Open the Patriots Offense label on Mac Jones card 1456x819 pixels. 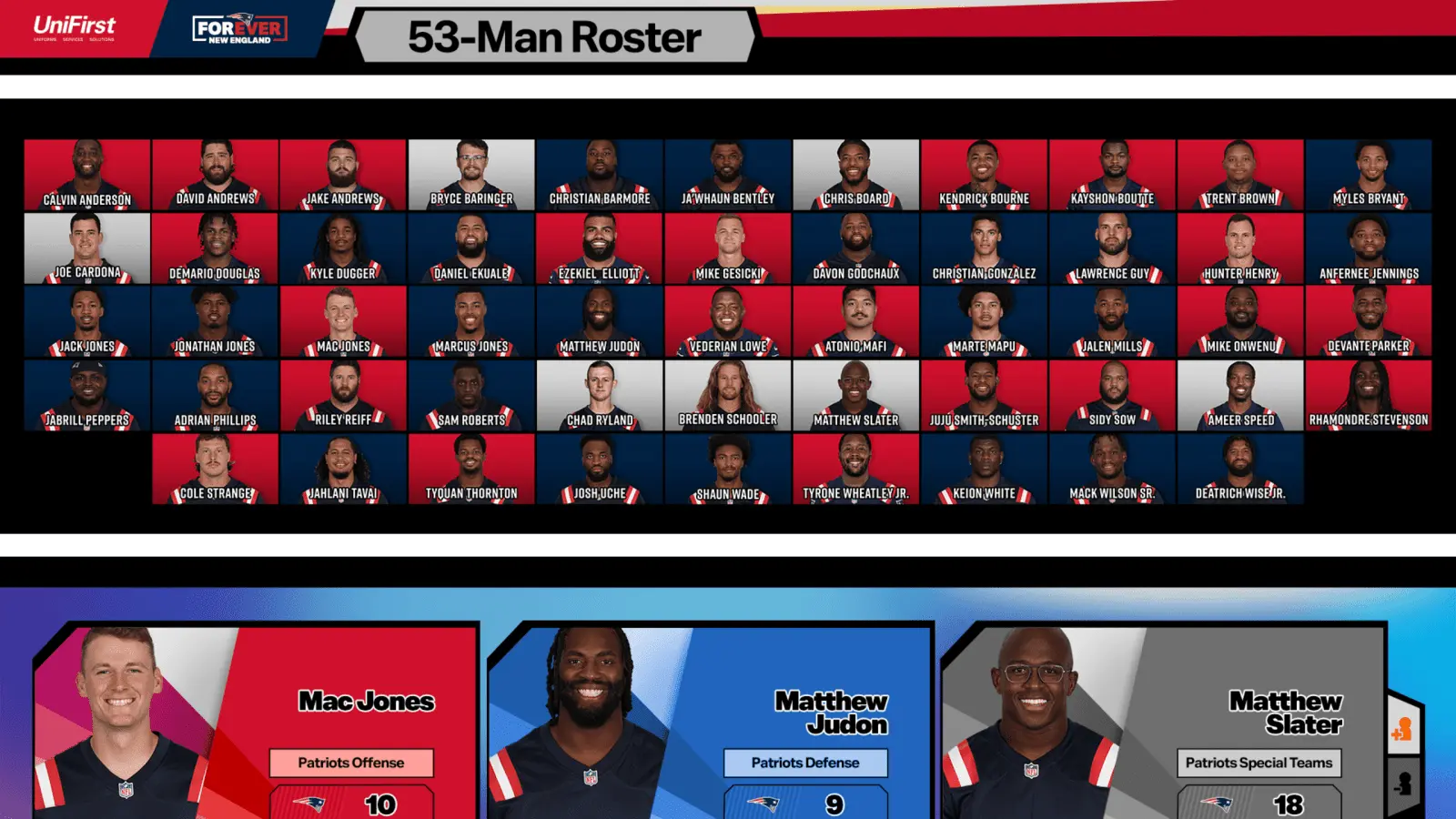point(351,763)
